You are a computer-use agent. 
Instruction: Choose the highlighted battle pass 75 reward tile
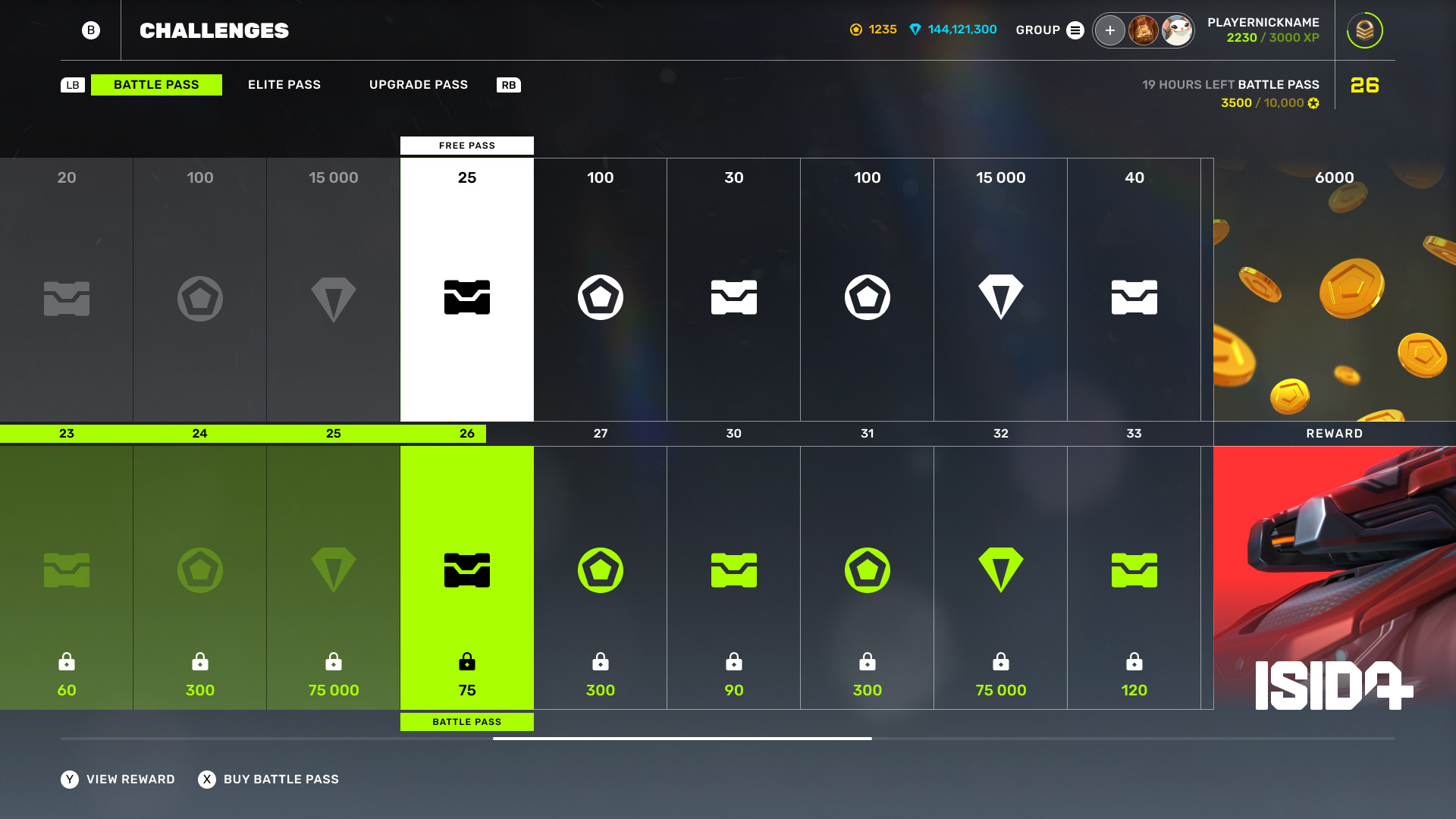coord(467,578)
